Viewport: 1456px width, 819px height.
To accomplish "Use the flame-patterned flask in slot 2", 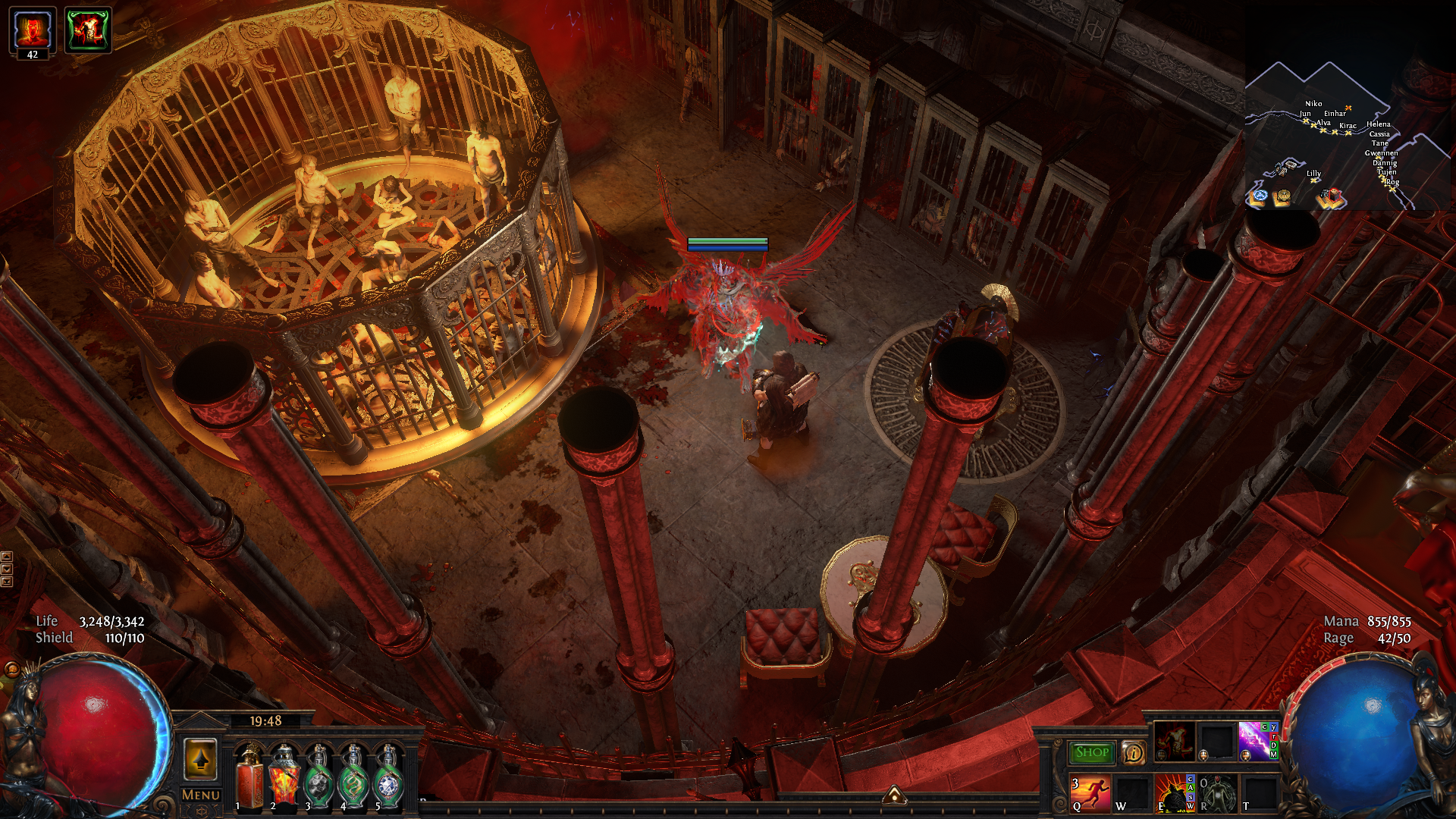I will tap(284, 776).
